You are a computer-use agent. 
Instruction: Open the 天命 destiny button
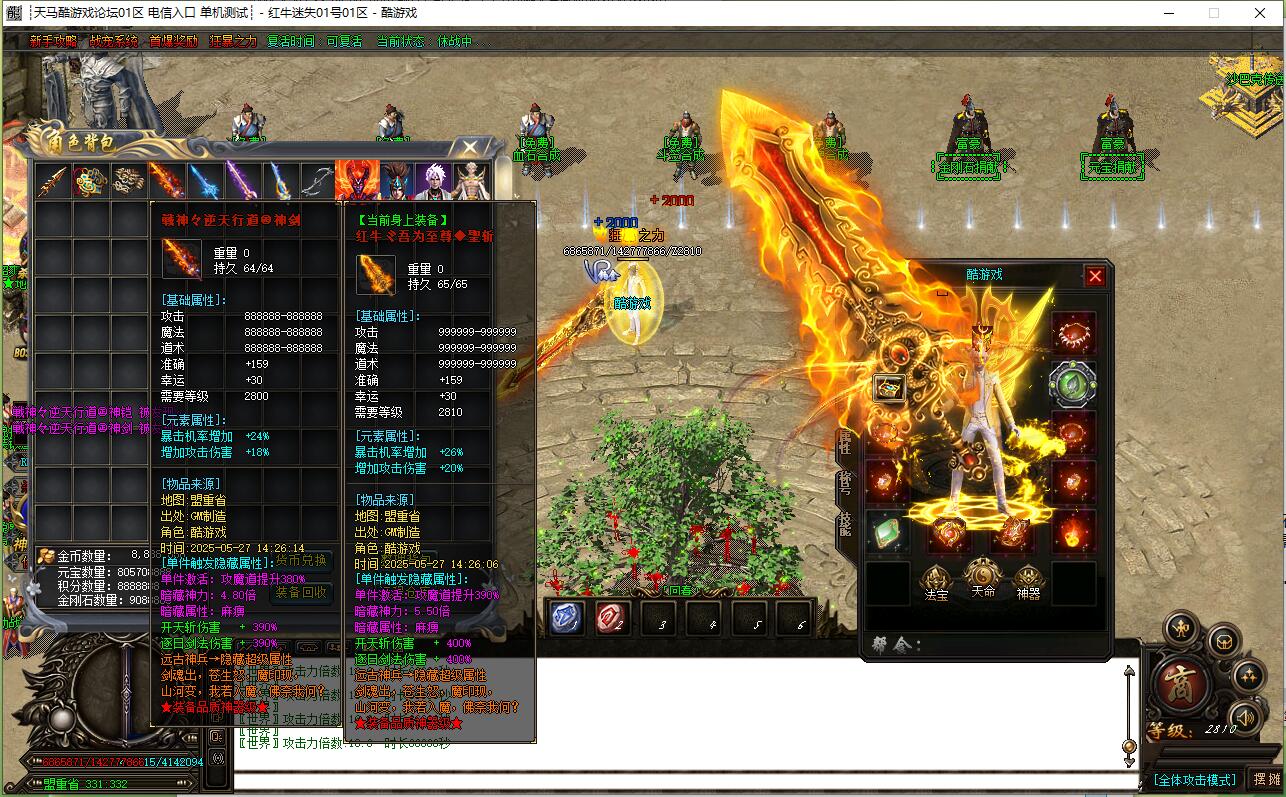pyautogui.click(x=983, y=580)
